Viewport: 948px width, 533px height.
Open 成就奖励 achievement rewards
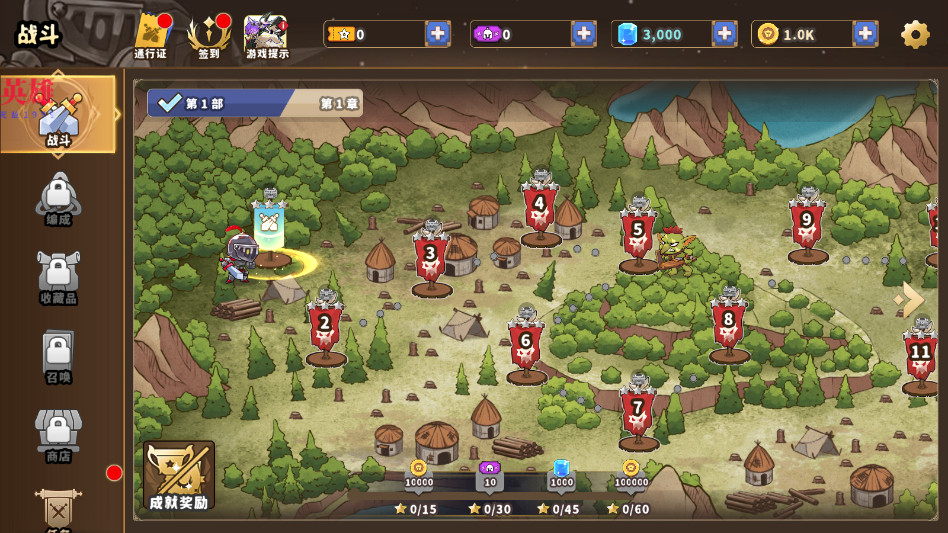coord(179,476)
